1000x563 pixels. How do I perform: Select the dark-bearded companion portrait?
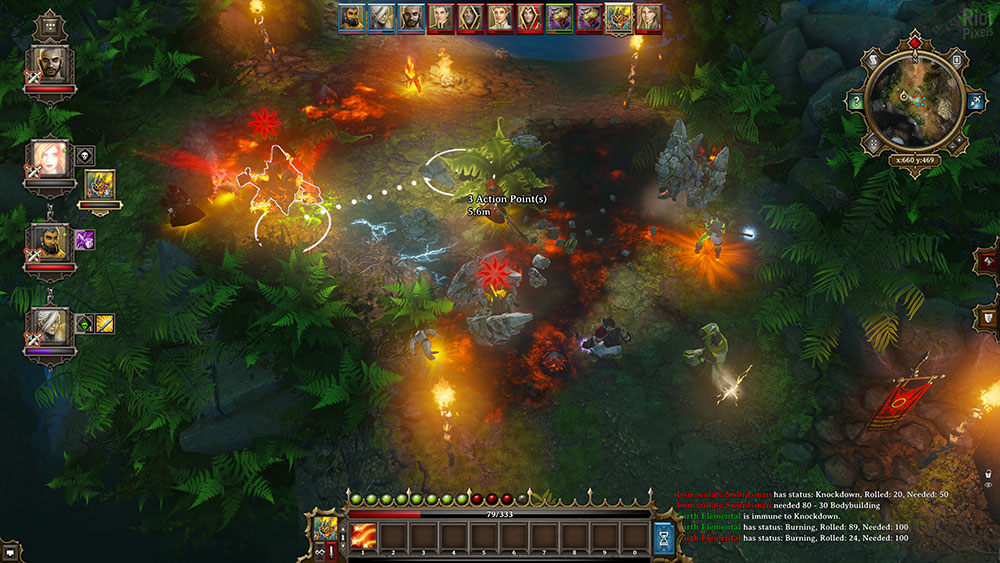pos(50,242)
